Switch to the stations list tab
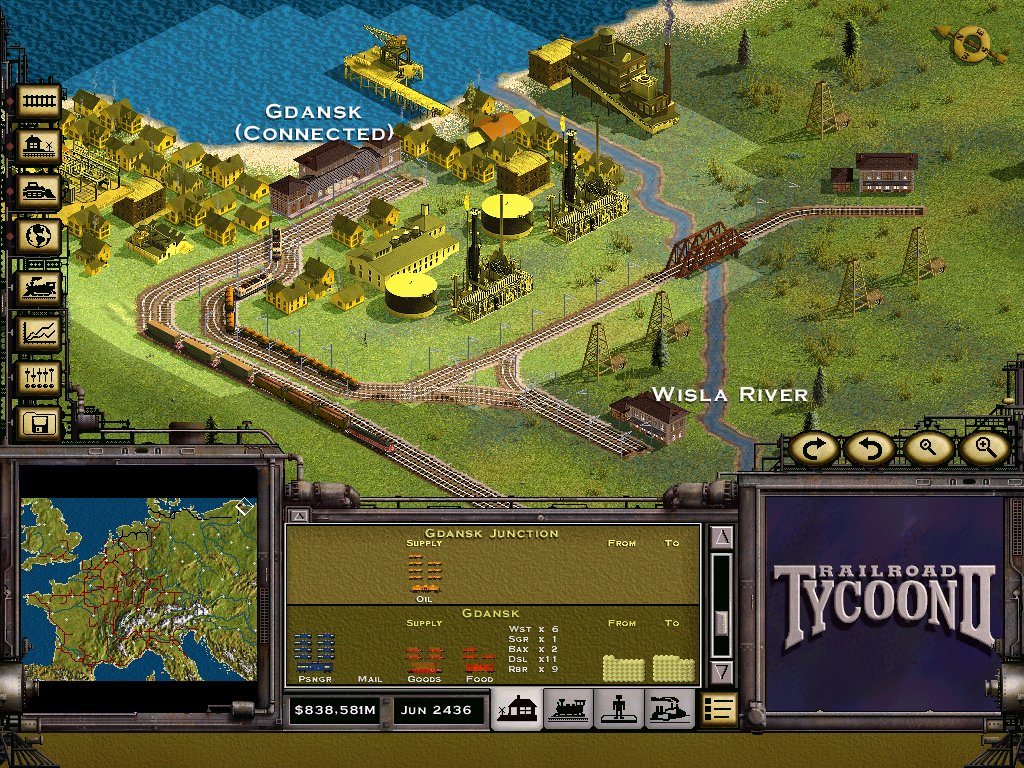The width and height of the screenshot is (1024, 768). 518,709
